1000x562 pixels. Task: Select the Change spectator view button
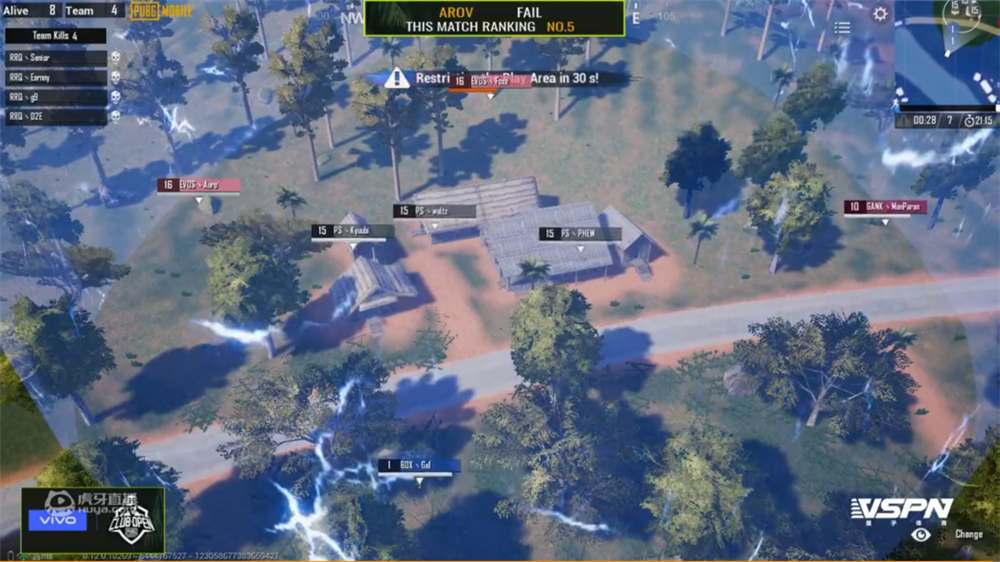[968, 534]
